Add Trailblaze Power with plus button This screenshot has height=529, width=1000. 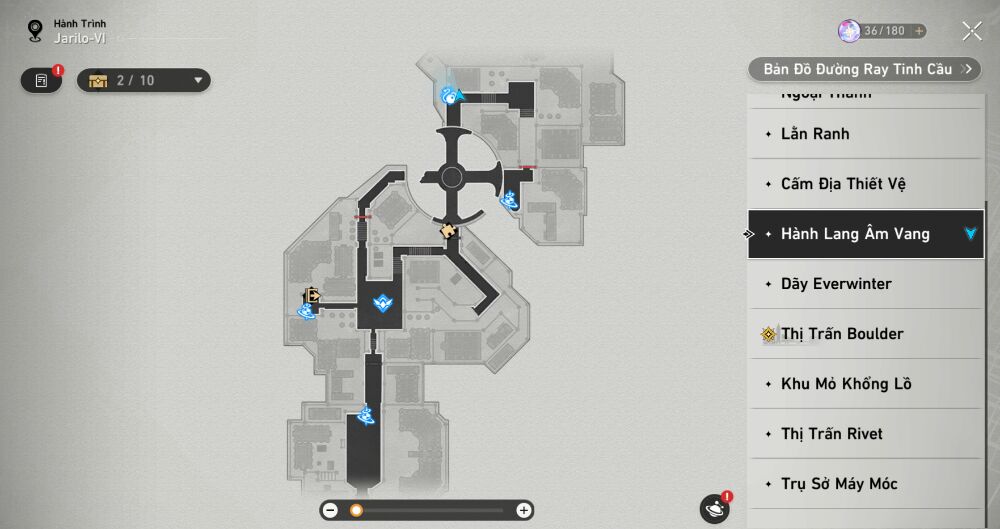pos(917,31)
